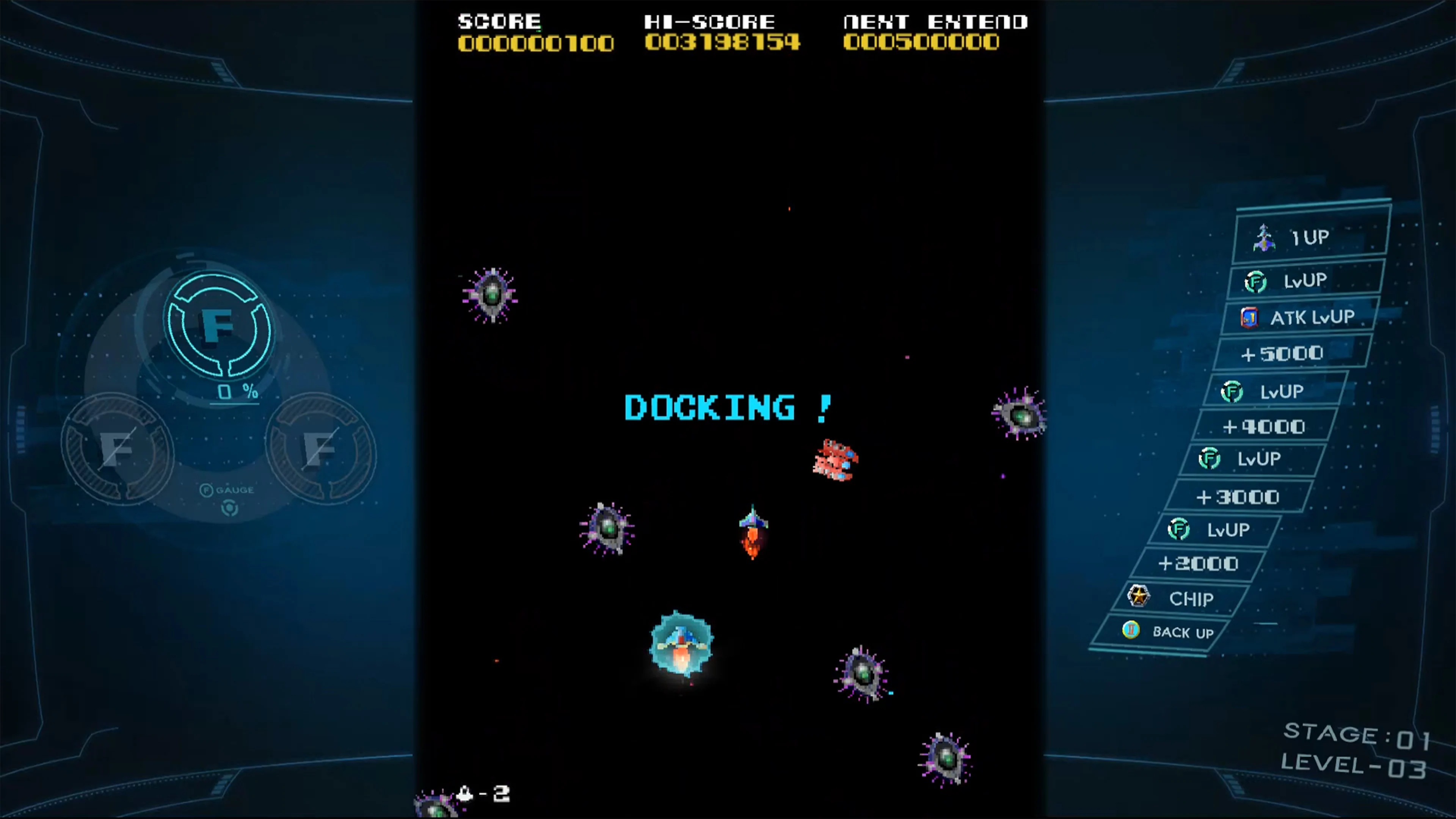Select the ATK LvUP power icon

pos(1250,317)
